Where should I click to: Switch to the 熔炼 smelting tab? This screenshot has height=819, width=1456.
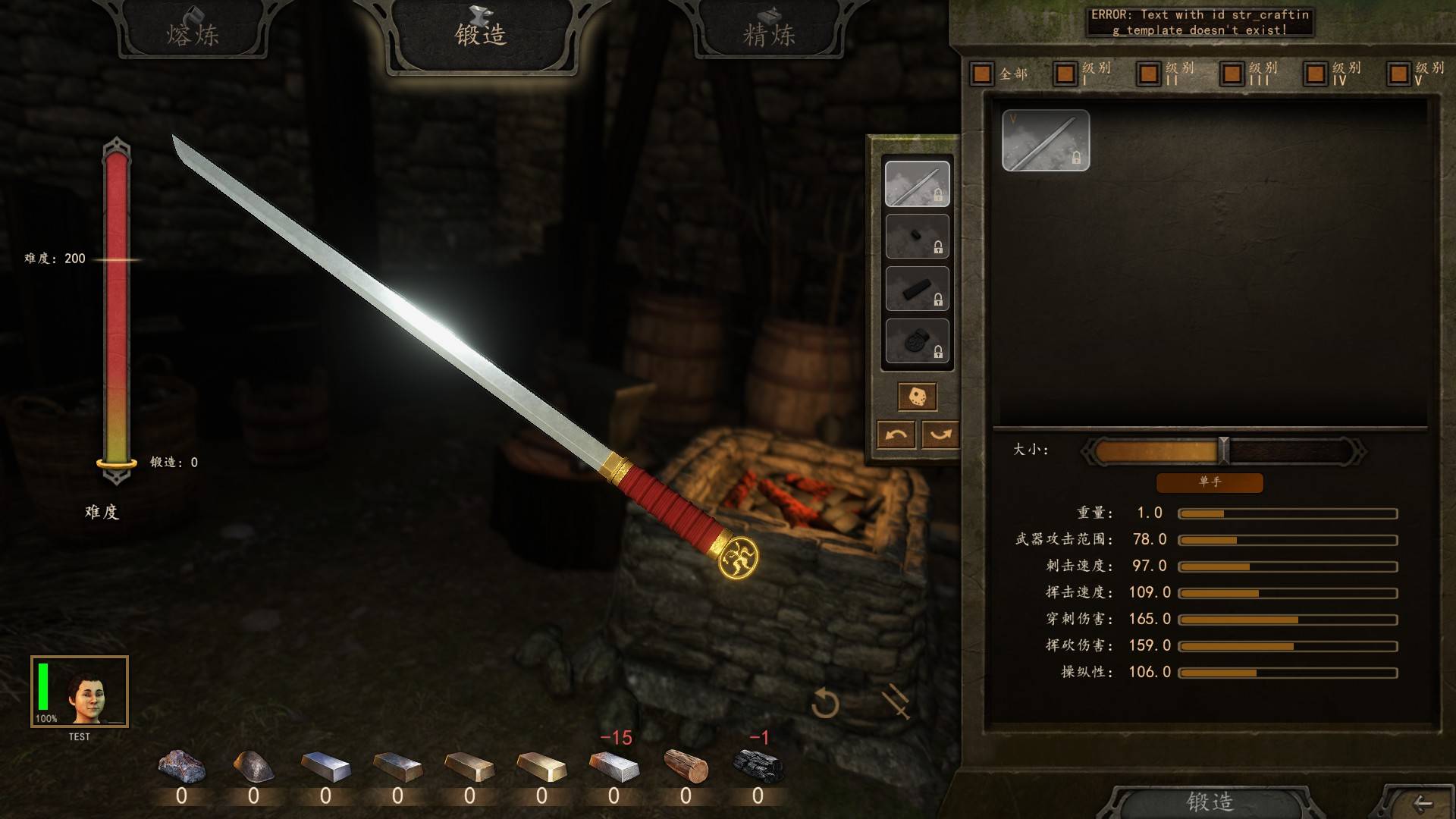tap(193, 33)
